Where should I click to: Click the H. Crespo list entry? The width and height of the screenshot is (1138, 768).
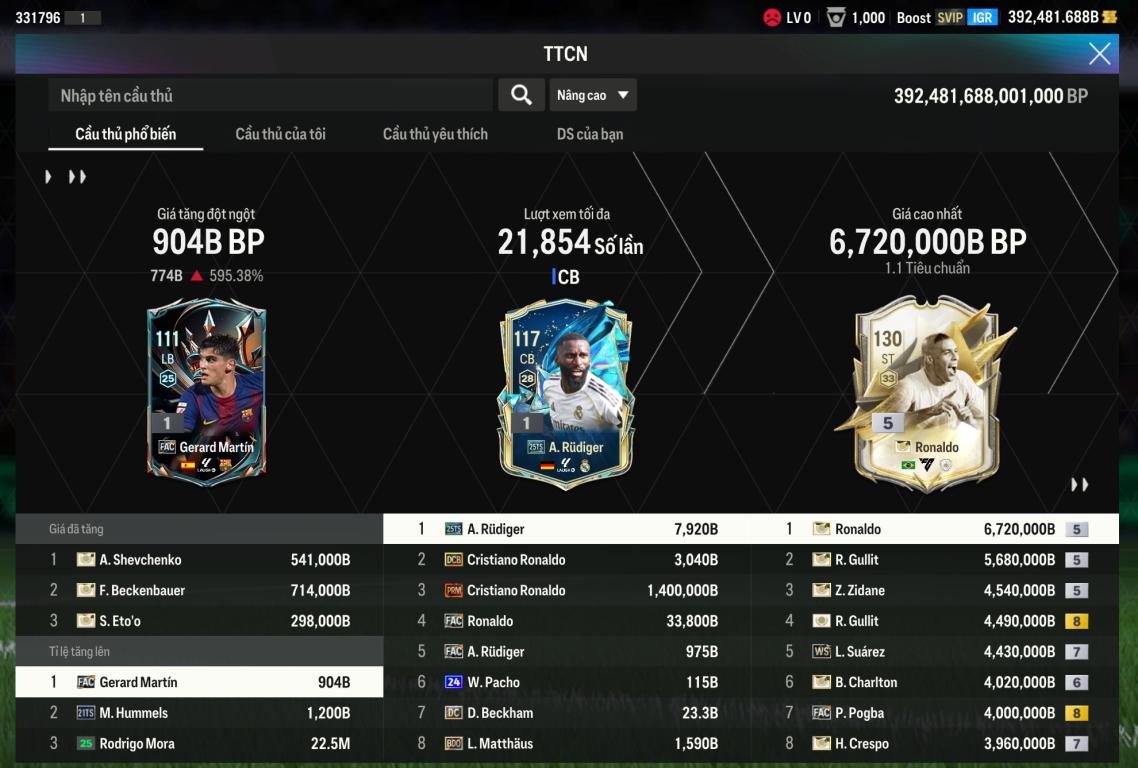pyautogui.click(x=935, y=744)
